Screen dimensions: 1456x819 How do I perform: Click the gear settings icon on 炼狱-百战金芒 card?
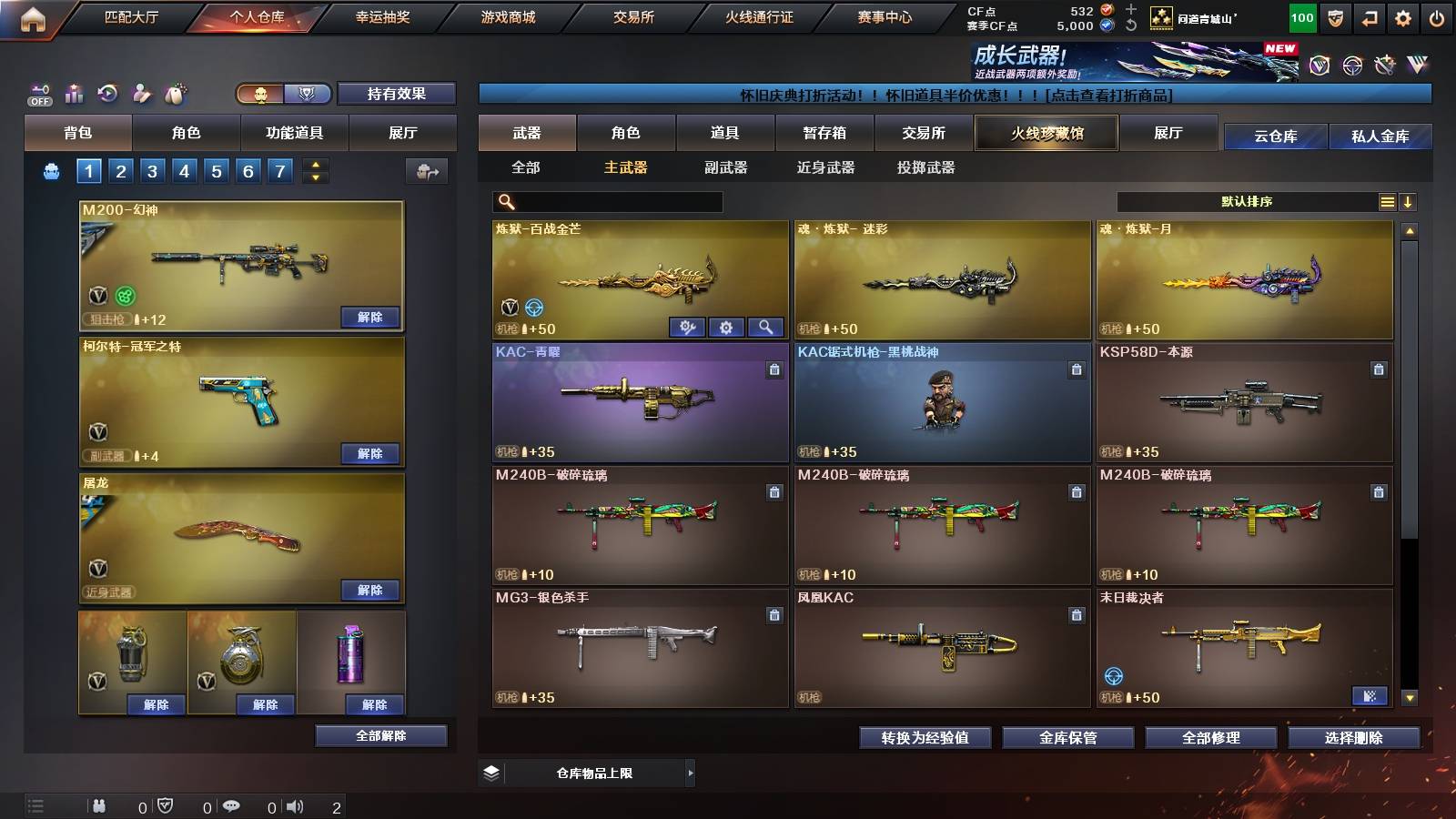click(x=726, y=327)
